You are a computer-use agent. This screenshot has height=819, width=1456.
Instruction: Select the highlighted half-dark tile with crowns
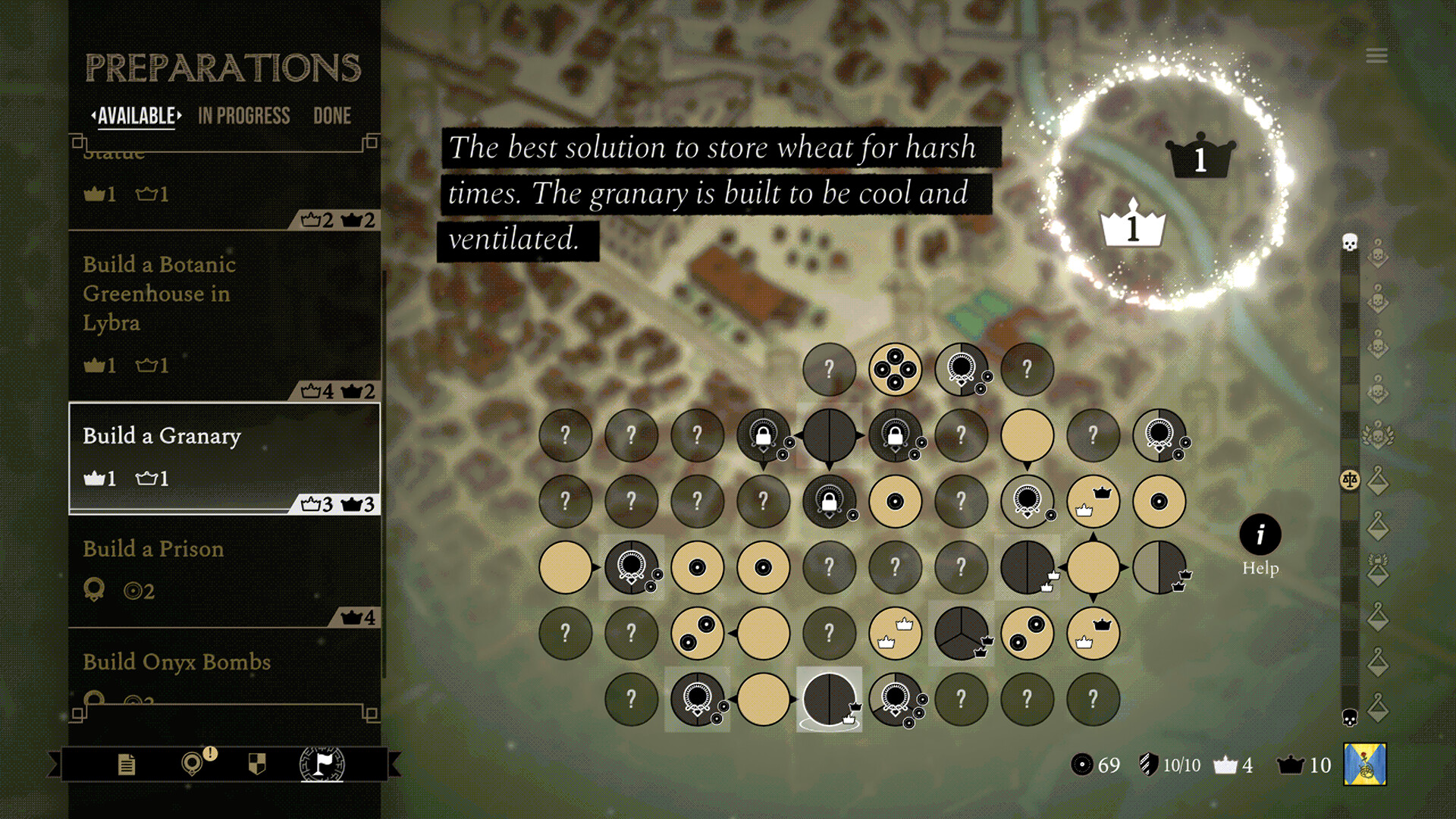[x=829, y=699]
